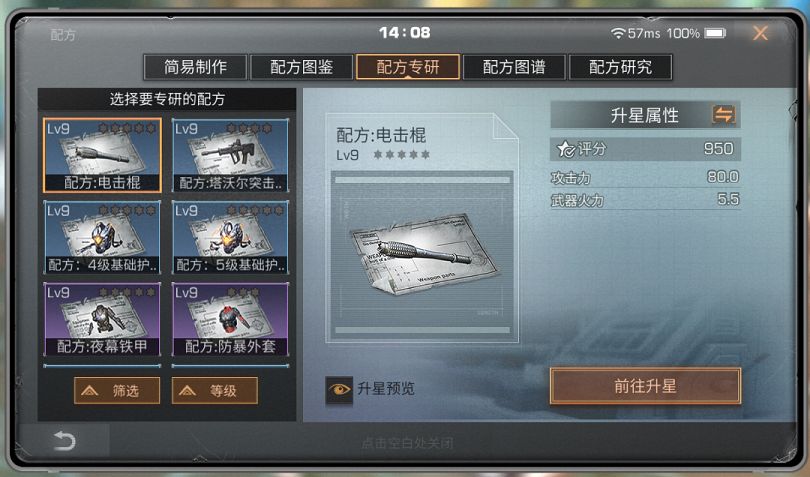This screenshot has width=810, height=477.
Task: Show the 配方图谱 tab
Action: tap(514, 67)
